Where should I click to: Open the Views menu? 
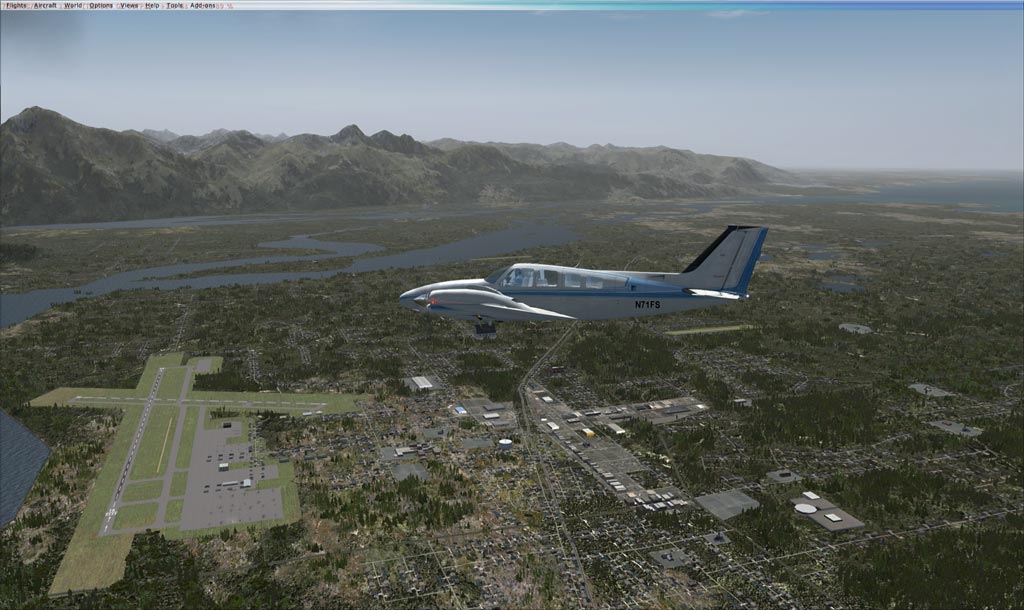pyautogui.click(x=130, y=5)
